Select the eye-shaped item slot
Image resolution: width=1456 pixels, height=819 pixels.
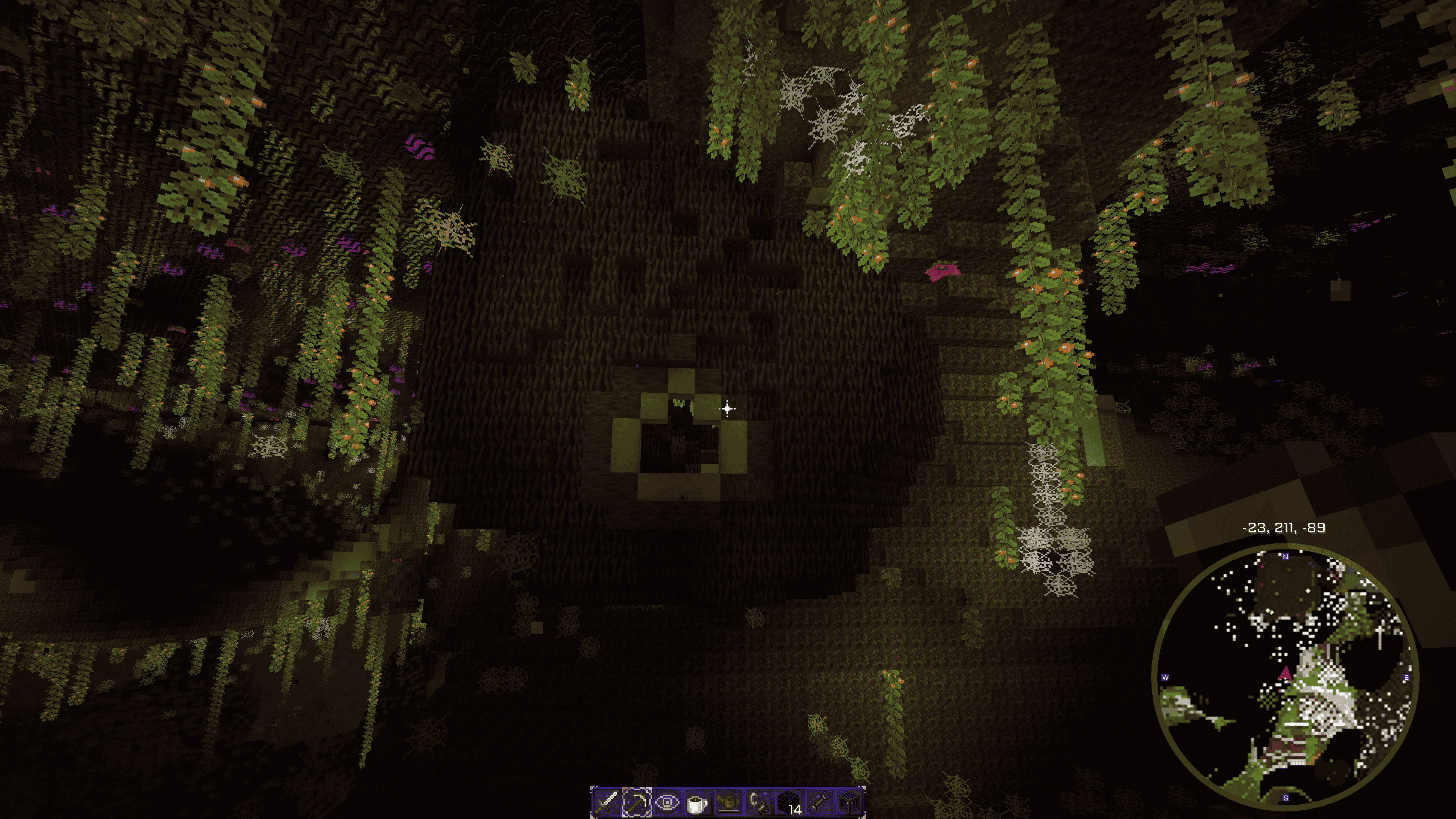tap(667, 802)
